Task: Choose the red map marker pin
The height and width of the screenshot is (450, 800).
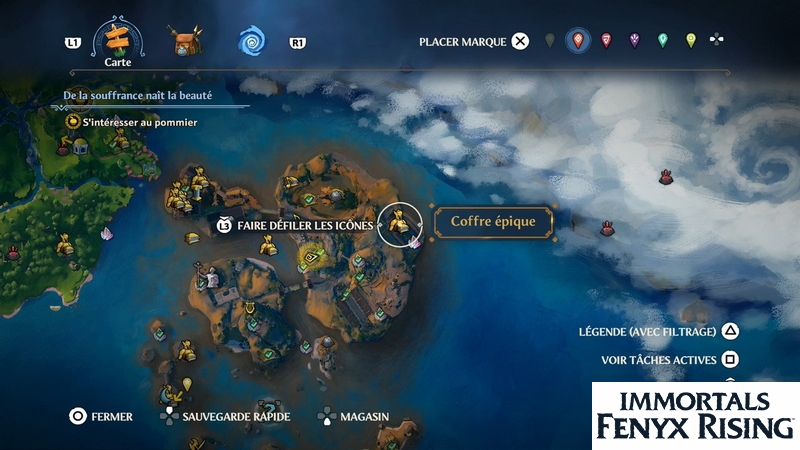Action: [x=606, y=41]
